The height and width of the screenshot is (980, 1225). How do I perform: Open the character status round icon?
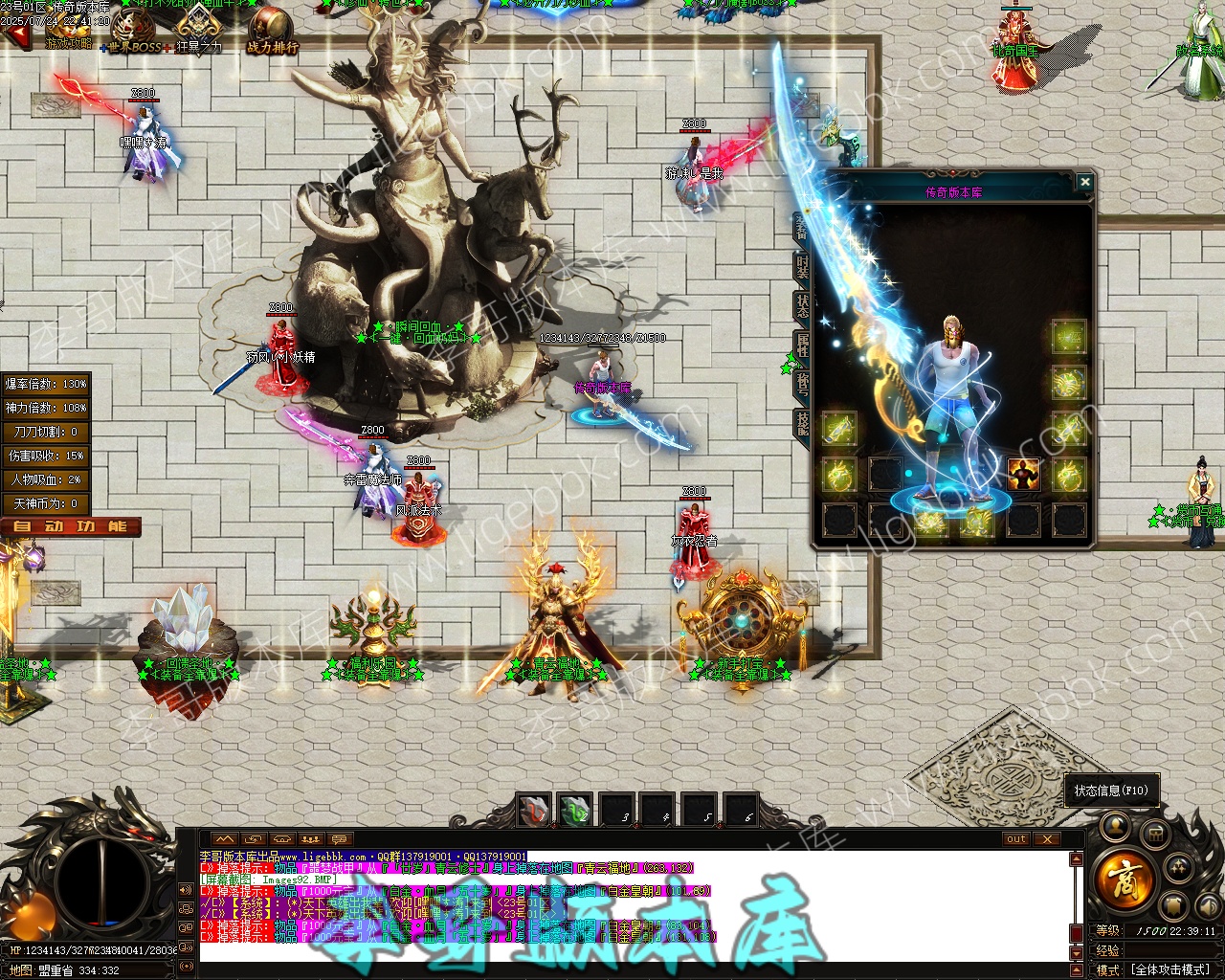1115,827
